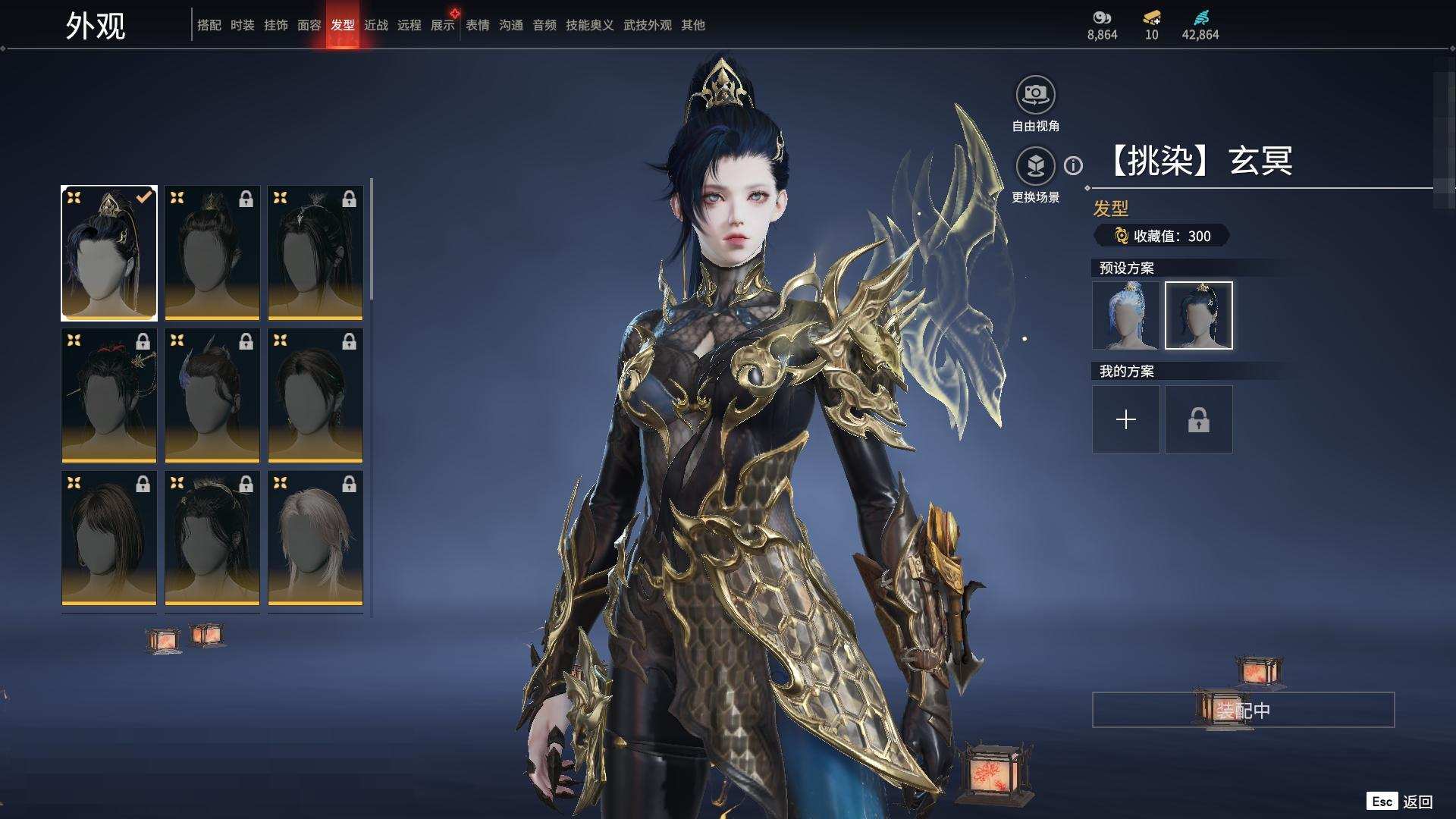Go to the 面容 face tab
1456x819 pixels.
[309, 25]
